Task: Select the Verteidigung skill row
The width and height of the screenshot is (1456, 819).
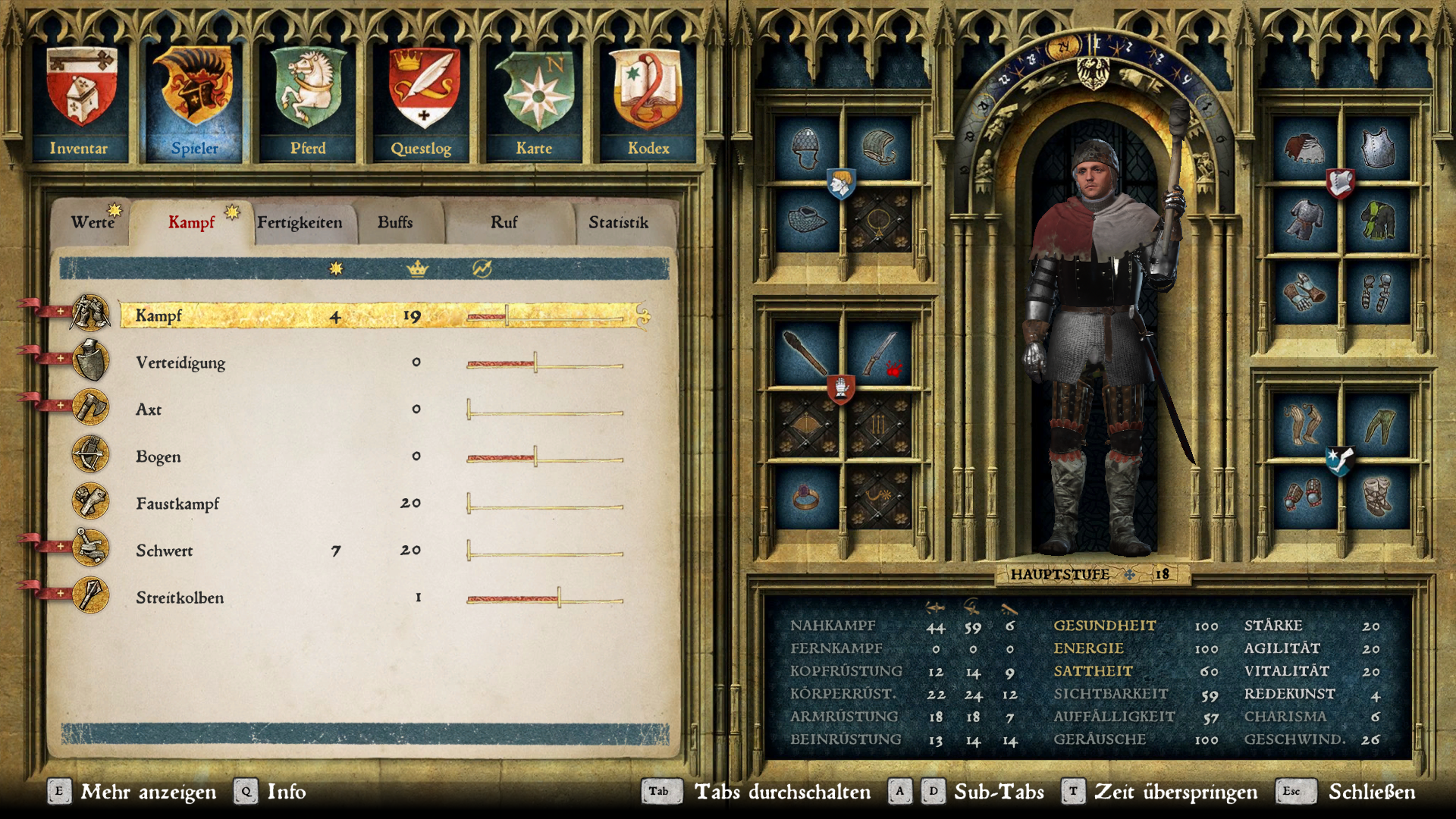Action: pyautogui.click(x=180, y=362)
